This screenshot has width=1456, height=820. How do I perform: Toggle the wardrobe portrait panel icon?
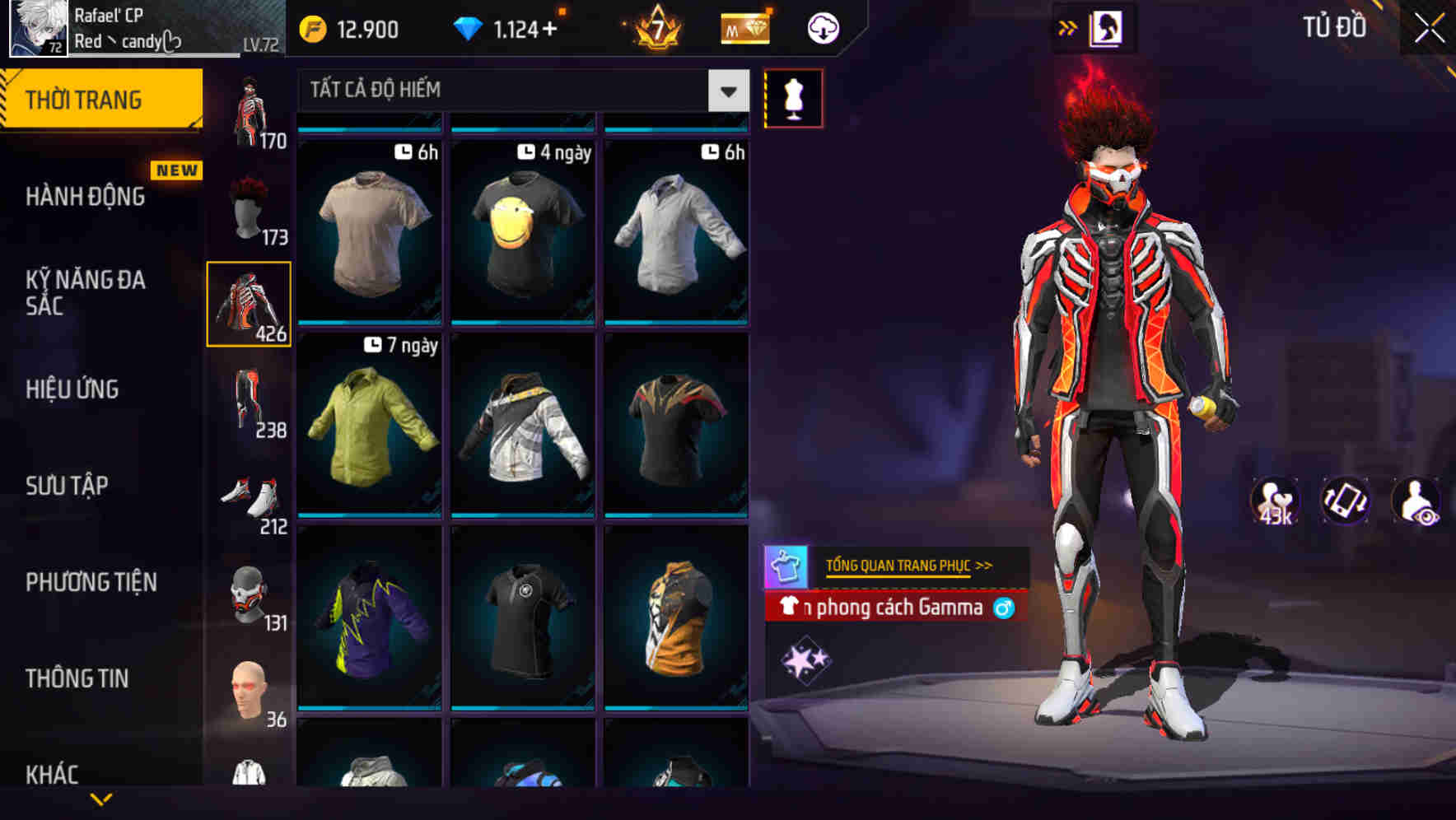[1106, 27]
